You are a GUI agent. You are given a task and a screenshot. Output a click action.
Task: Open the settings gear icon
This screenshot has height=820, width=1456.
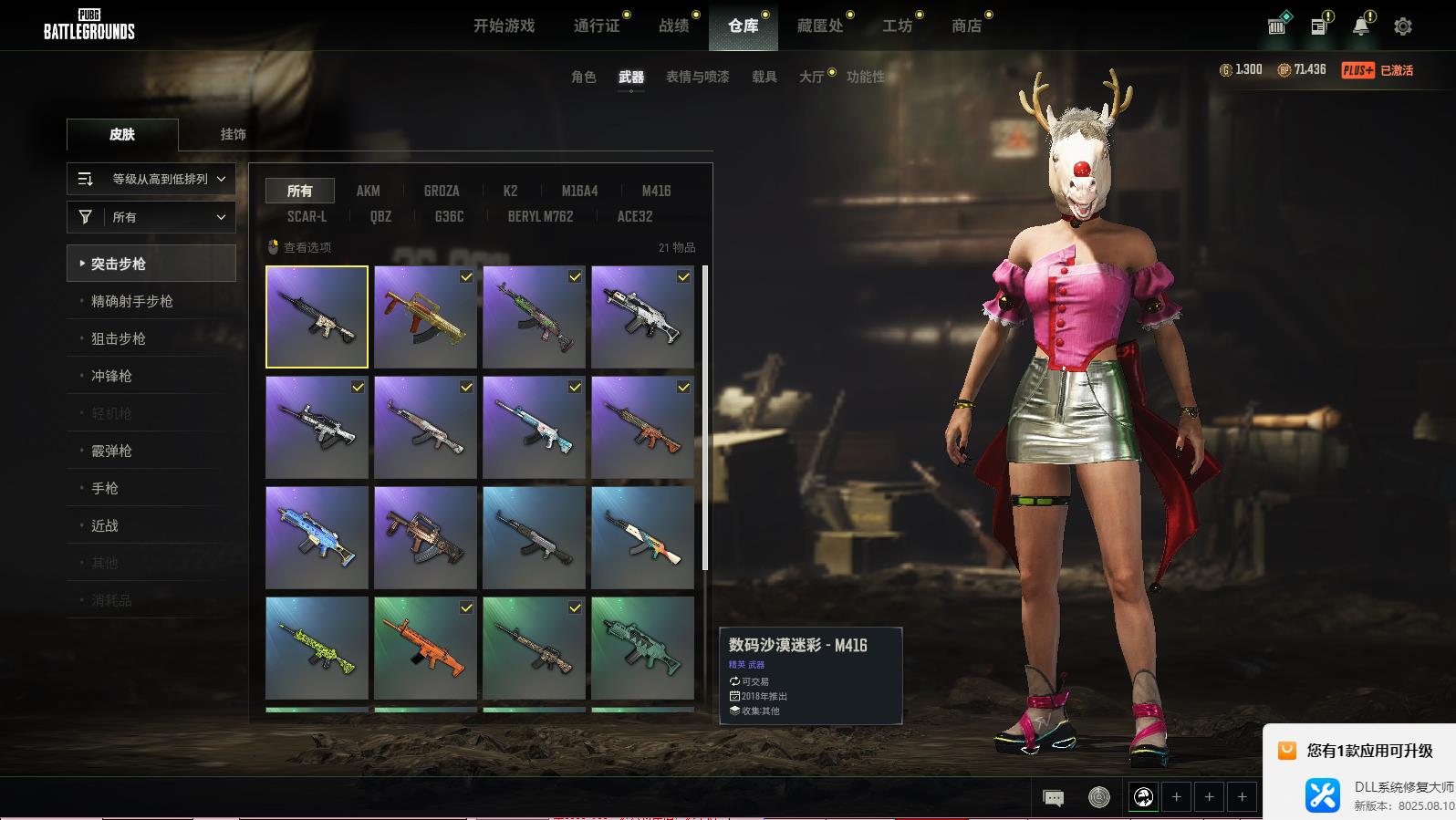[x=1402, y=26]
